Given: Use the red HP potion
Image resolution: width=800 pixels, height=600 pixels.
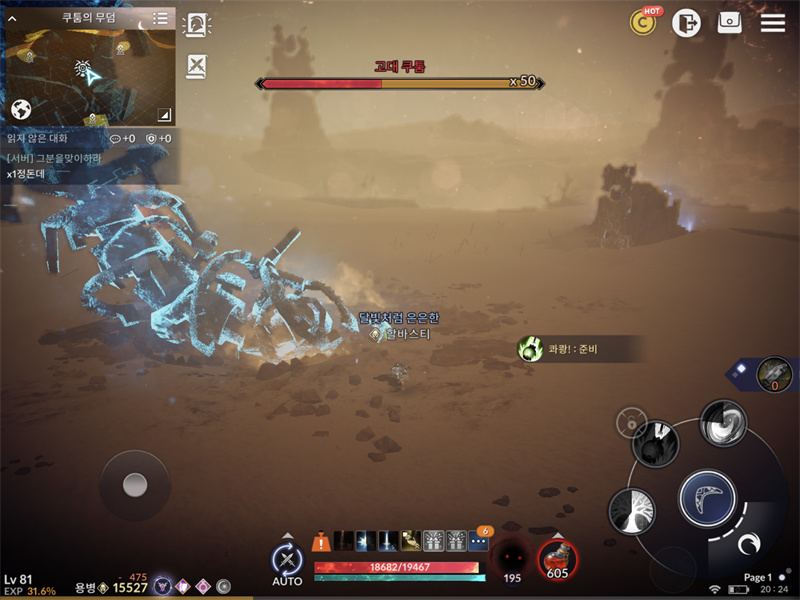Looking at the screenshot, I should tap(557, 557).
